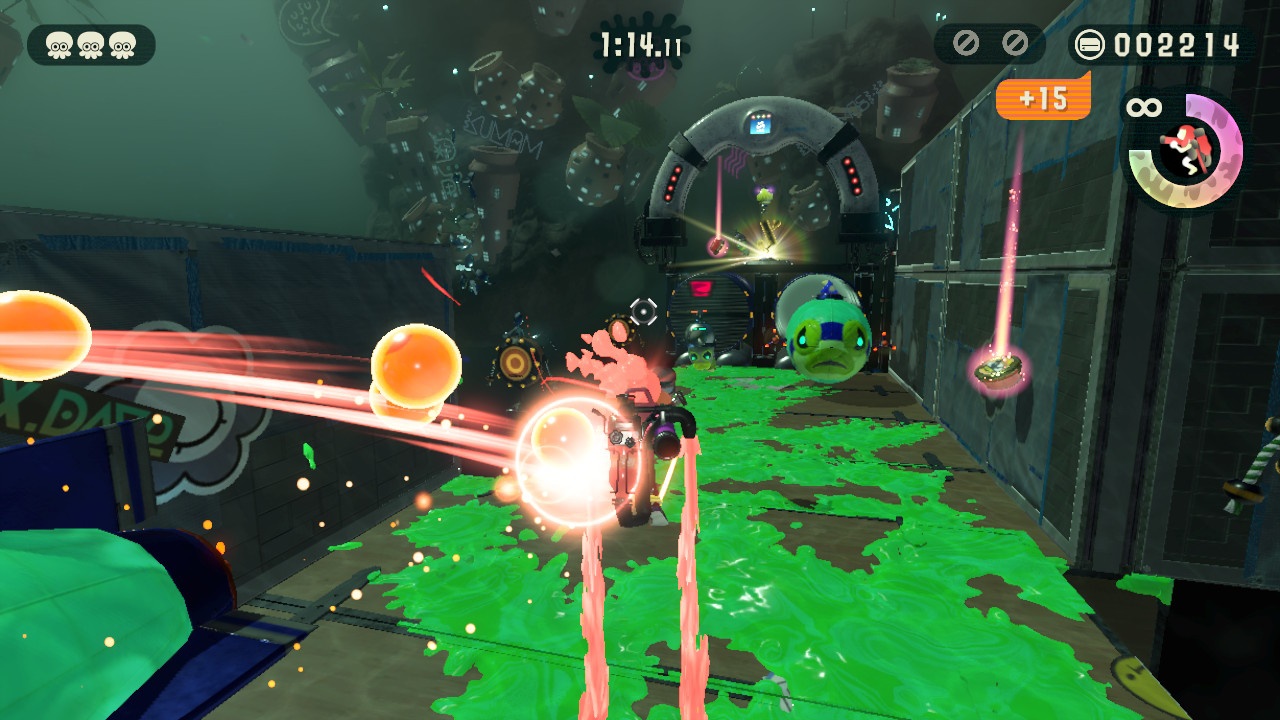Select the Inkjet special weapon gauge icon
The height and width of the screenshot is (720, 1280).
pyautogui.click(x=1184, y=149)
